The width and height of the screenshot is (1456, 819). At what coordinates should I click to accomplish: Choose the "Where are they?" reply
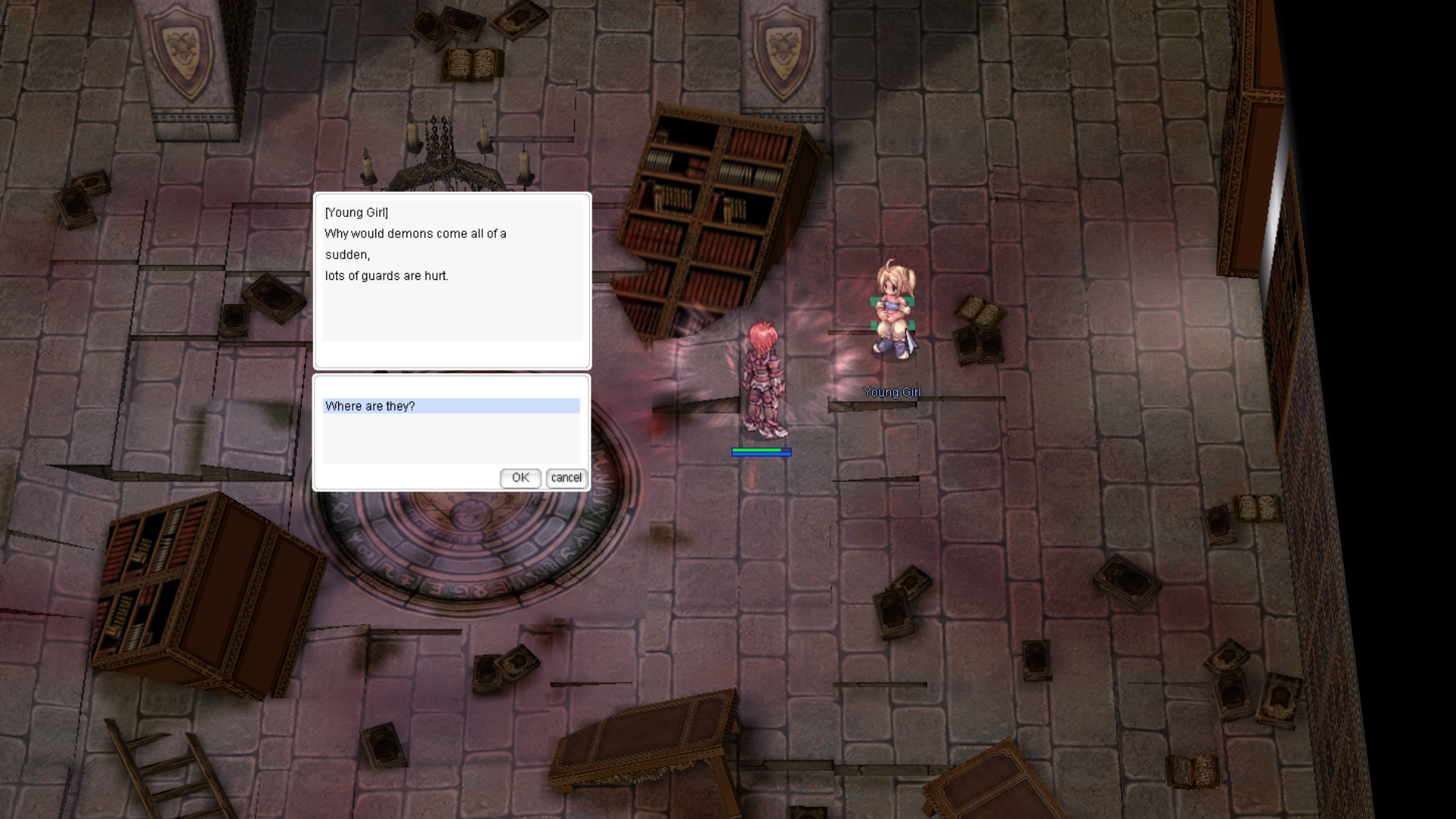(450, 406)
